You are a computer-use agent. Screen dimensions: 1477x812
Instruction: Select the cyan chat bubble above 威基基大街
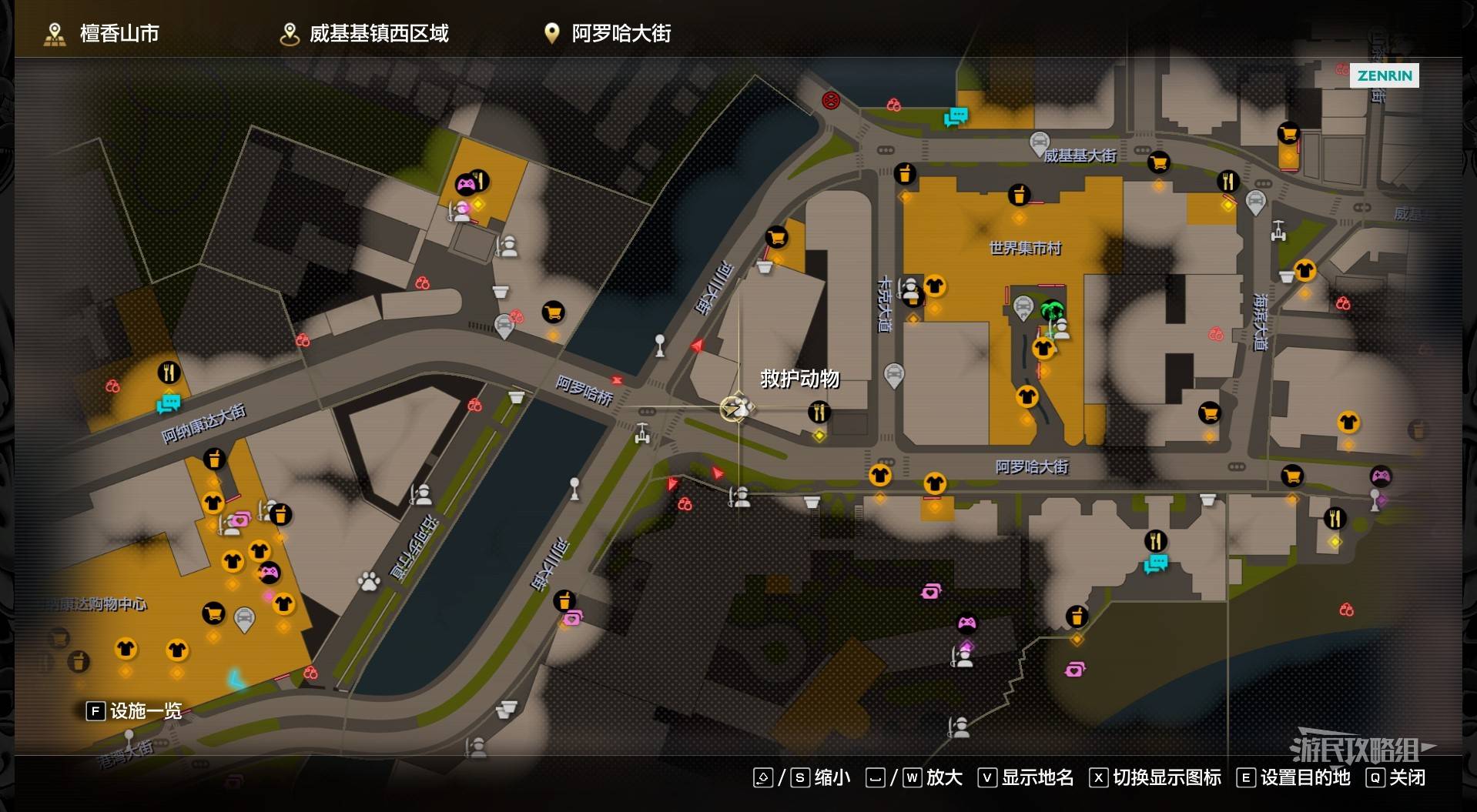point(956,117)
